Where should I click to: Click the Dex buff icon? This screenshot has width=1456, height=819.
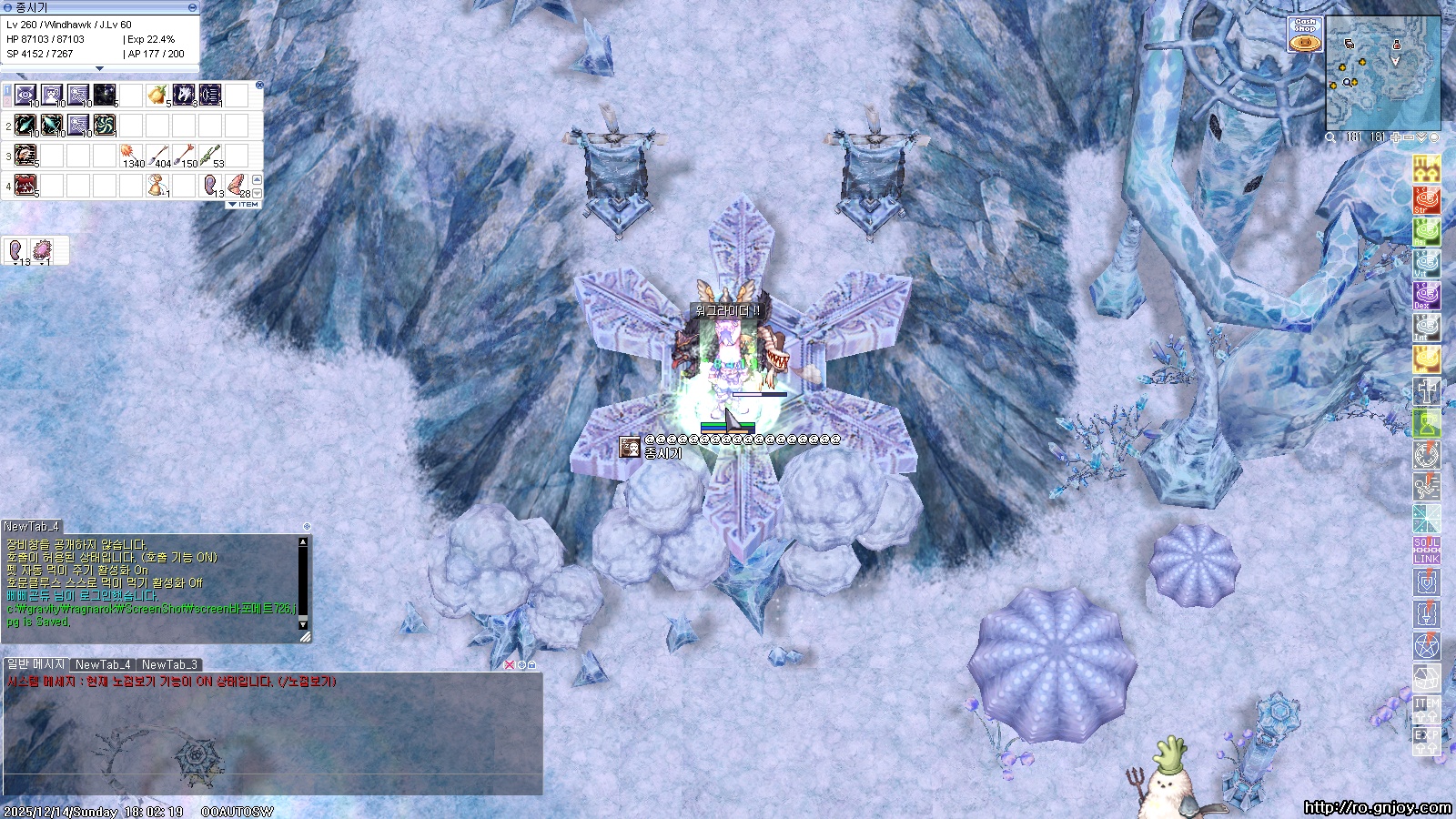(1426, 295)
